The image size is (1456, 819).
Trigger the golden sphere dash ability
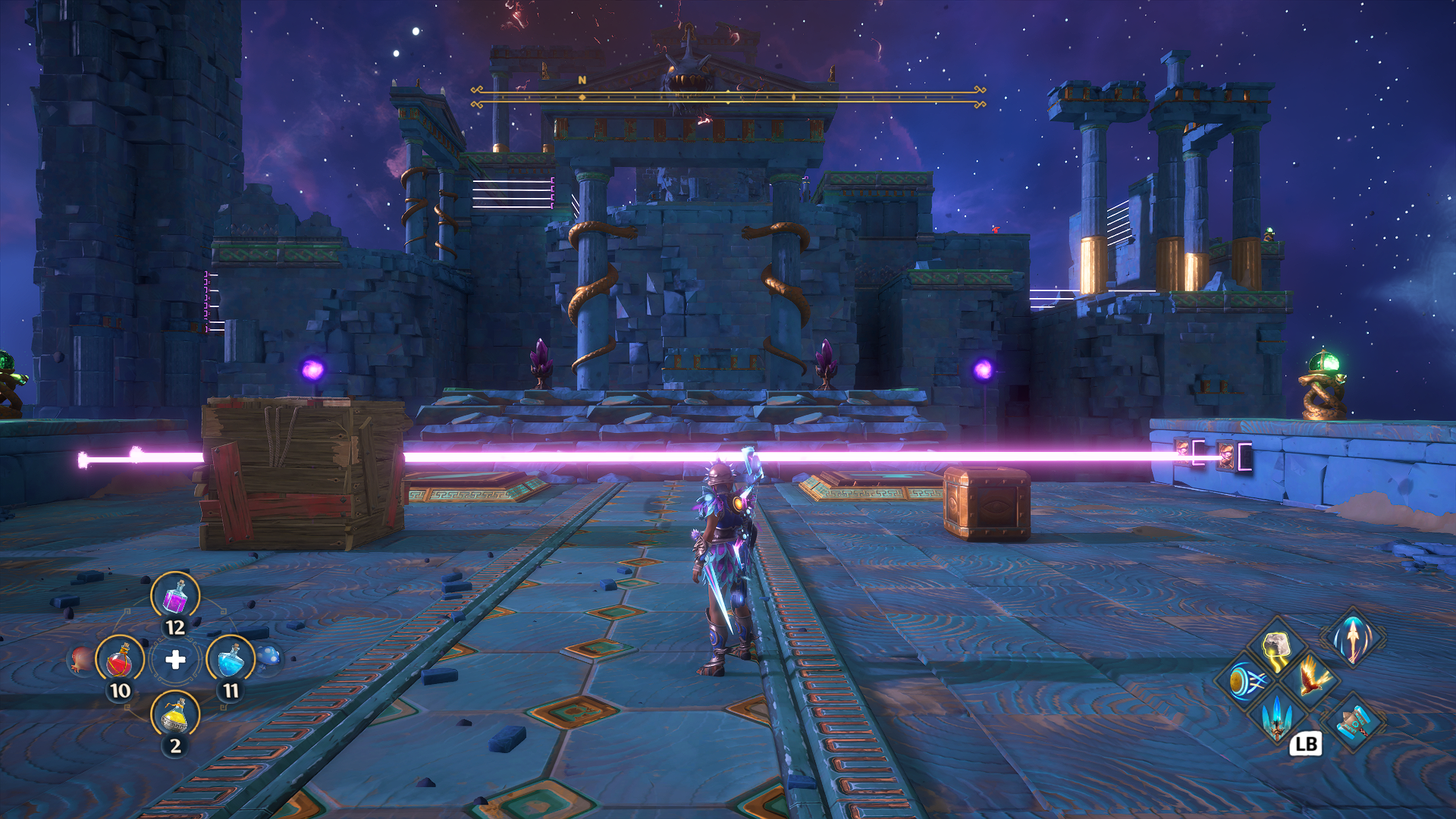pyautogui.click(x=1244, y=680)
